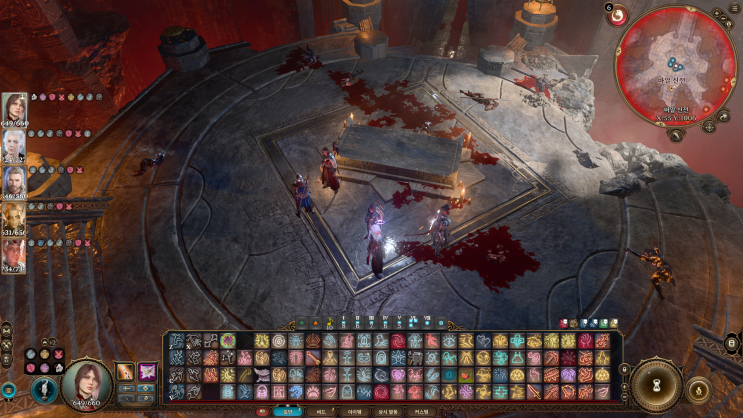Select the third party member portrait
743x418 pixels.
coord(14,178)
